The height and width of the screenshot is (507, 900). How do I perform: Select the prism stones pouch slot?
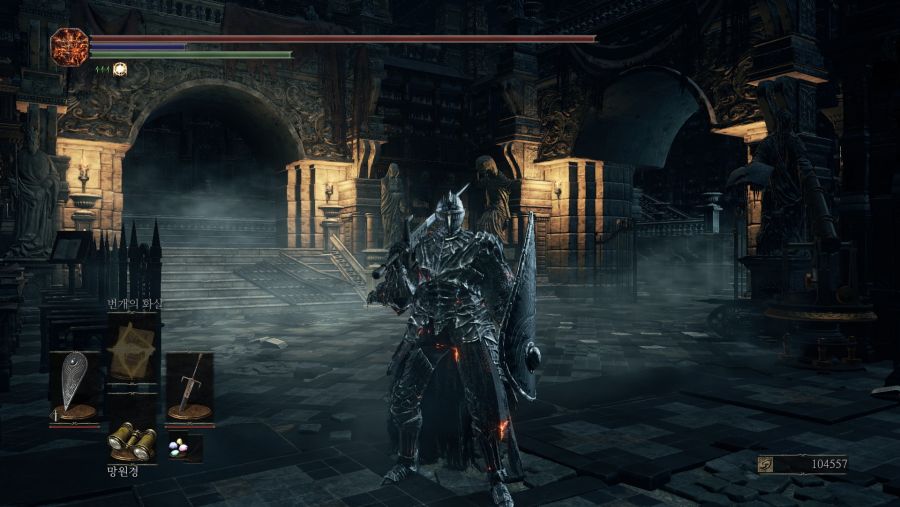pyautogui.click(x=184, y=448)
